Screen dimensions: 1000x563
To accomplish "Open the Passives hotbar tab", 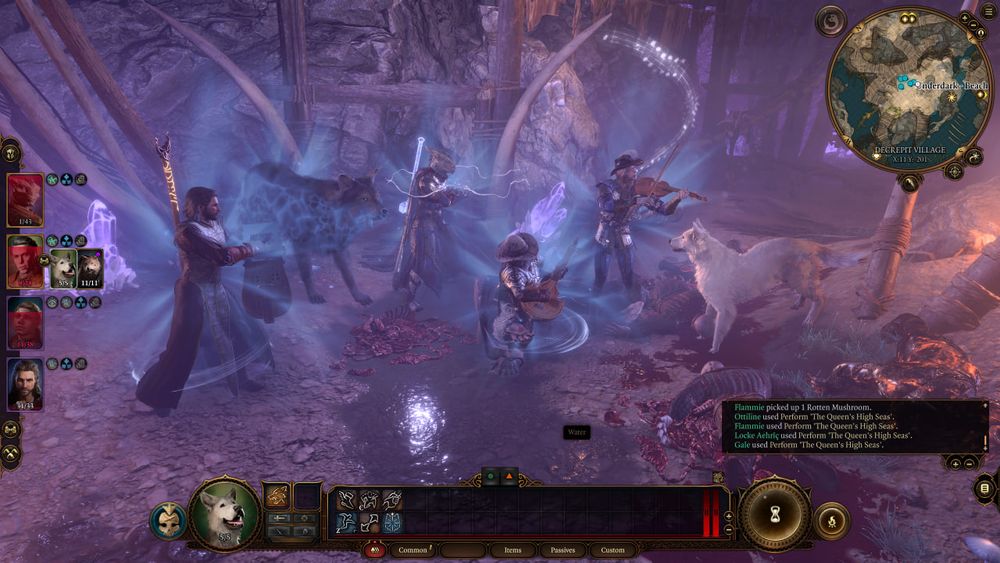I will [x=563, y=550].
